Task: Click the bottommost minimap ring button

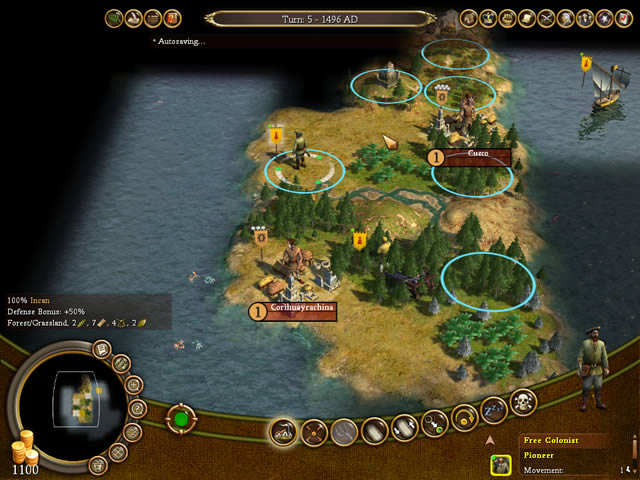Action: coord(97,464)
